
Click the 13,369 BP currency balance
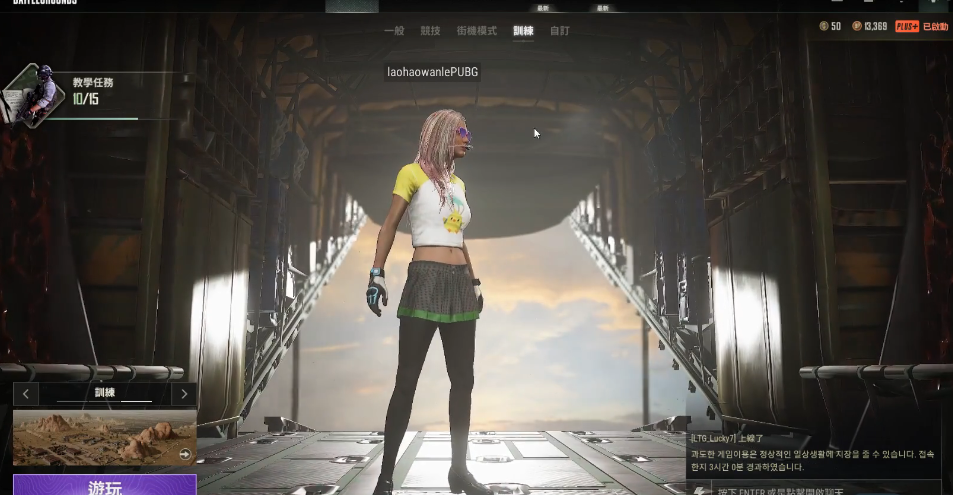pos(869,26)
